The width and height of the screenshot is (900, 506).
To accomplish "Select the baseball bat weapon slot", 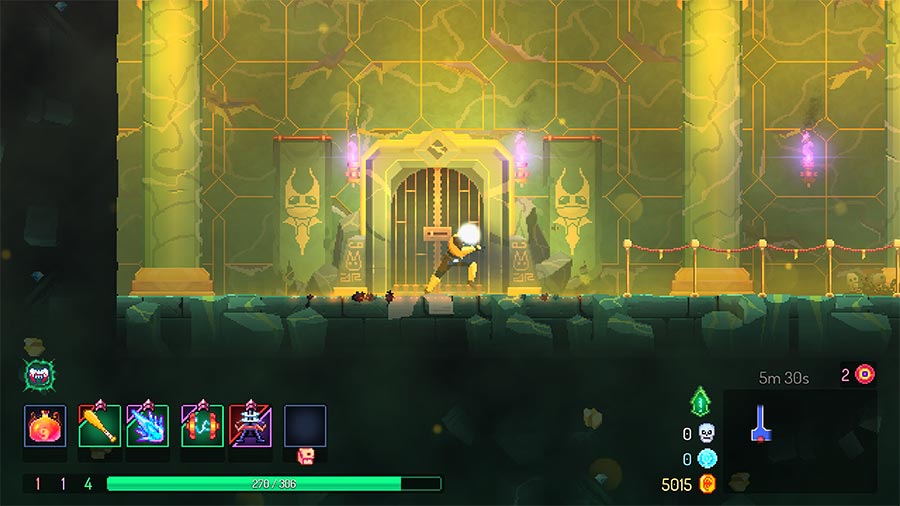I will (99, 425).
